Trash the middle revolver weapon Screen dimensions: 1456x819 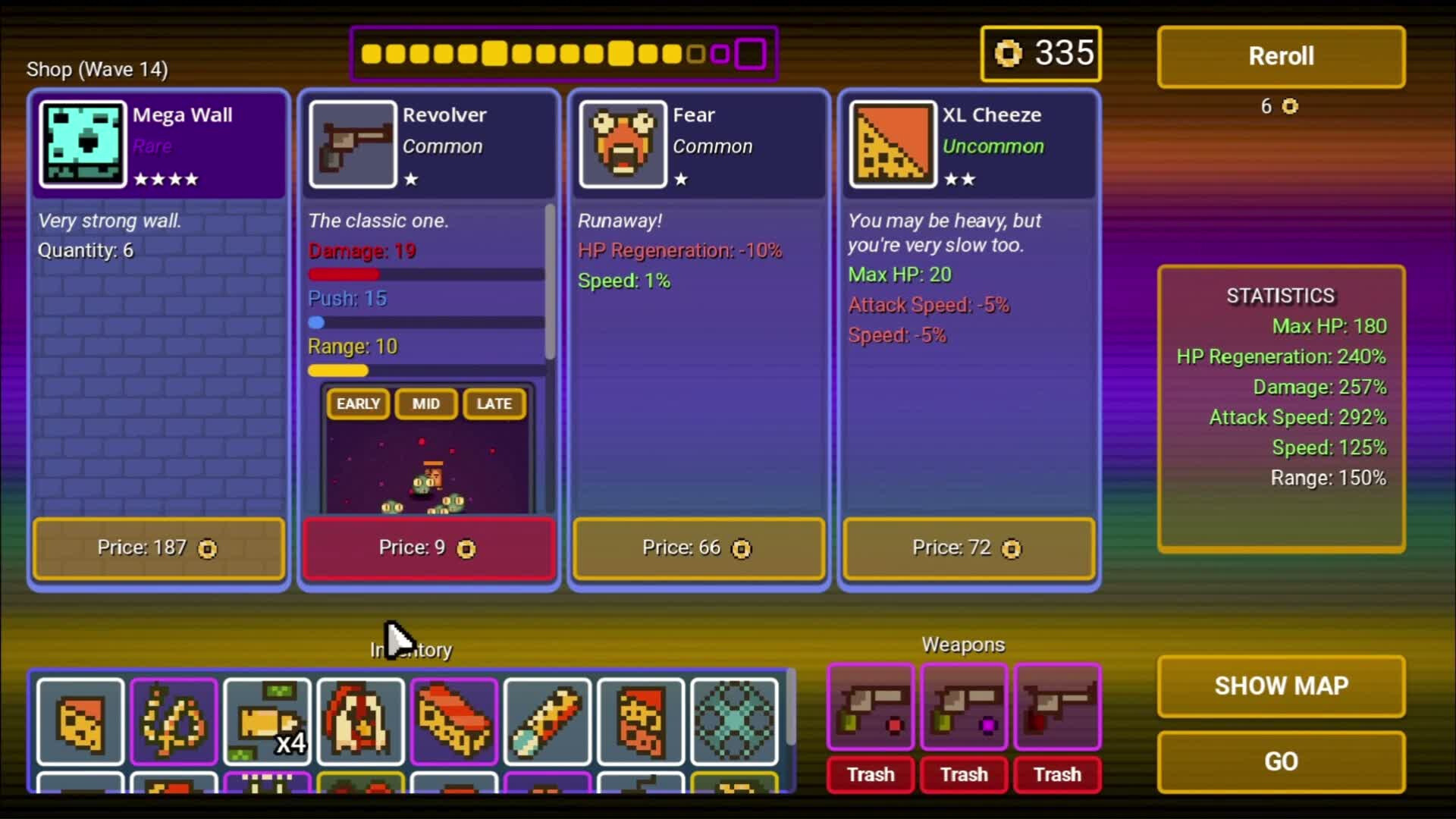(x=963, y=774)
